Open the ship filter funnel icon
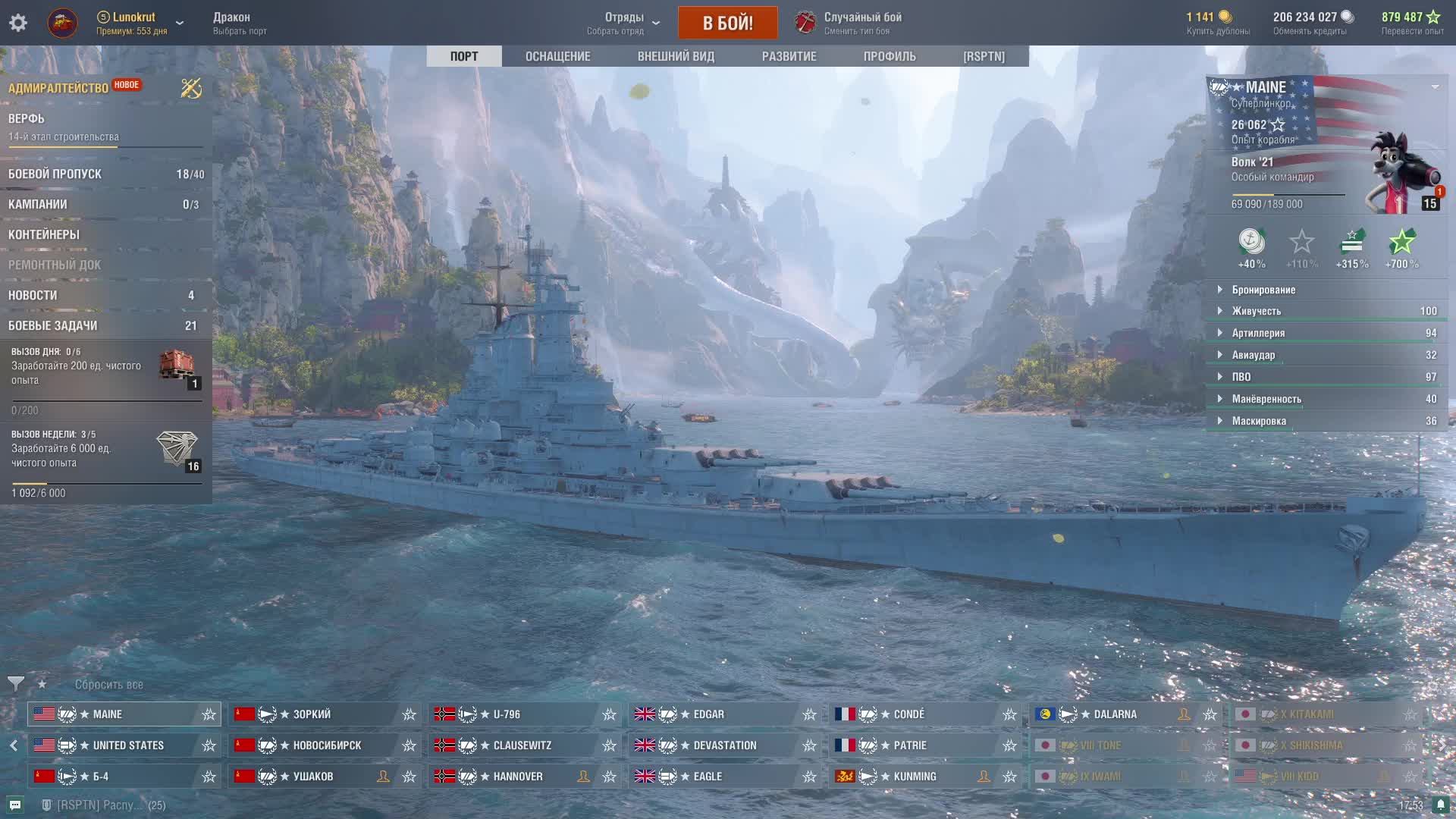 pos(15,684)
